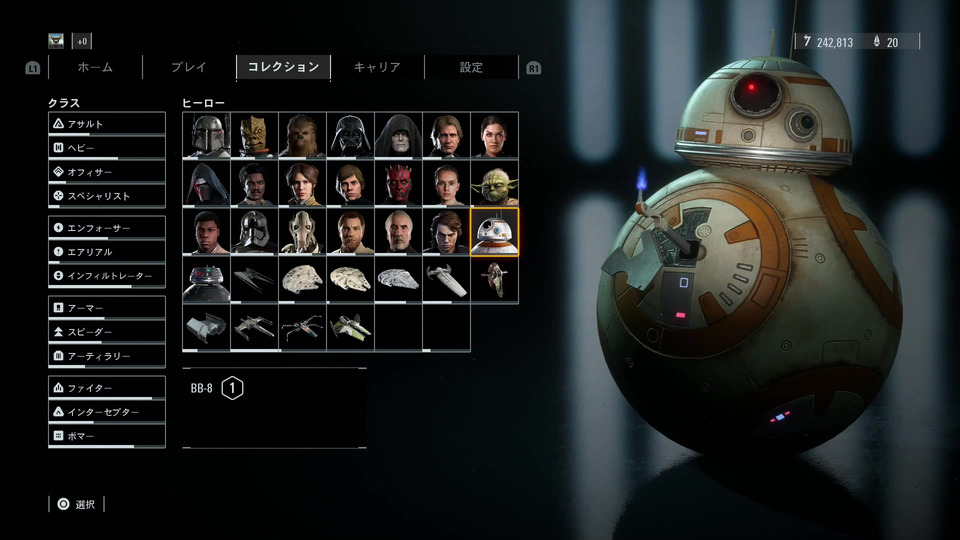Open the オフィサー class
960x540 pixels.
tap(107, 172)
